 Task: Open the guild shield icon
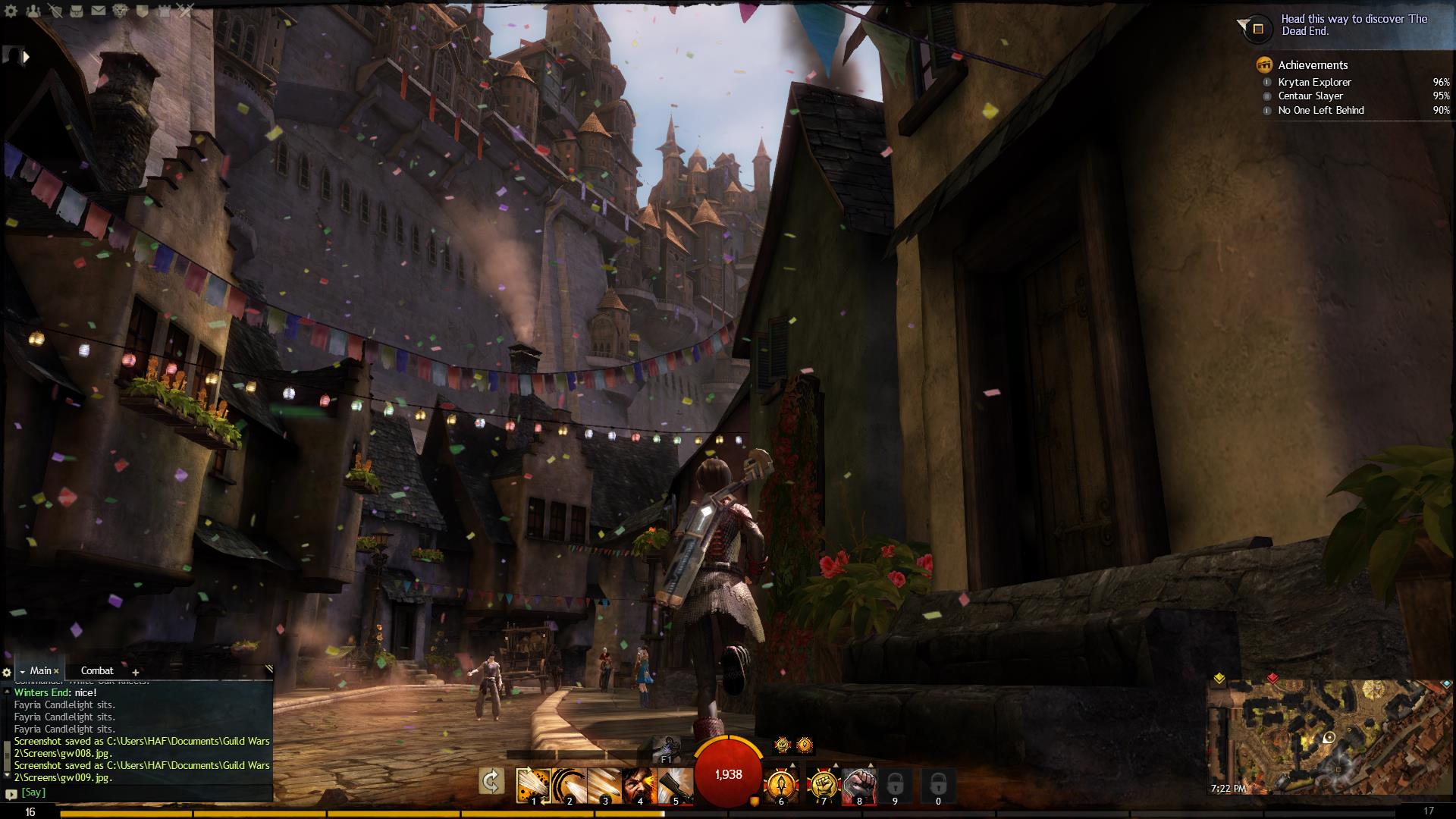tap(143, 11)
